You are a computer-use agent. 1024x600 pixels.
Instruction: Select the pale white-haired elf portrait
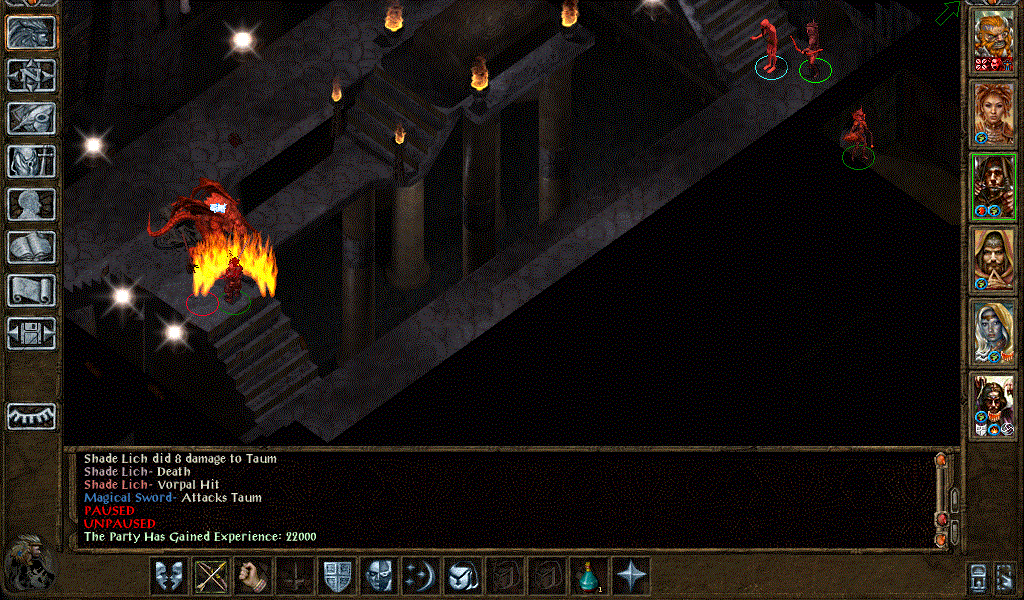point(994,331)
